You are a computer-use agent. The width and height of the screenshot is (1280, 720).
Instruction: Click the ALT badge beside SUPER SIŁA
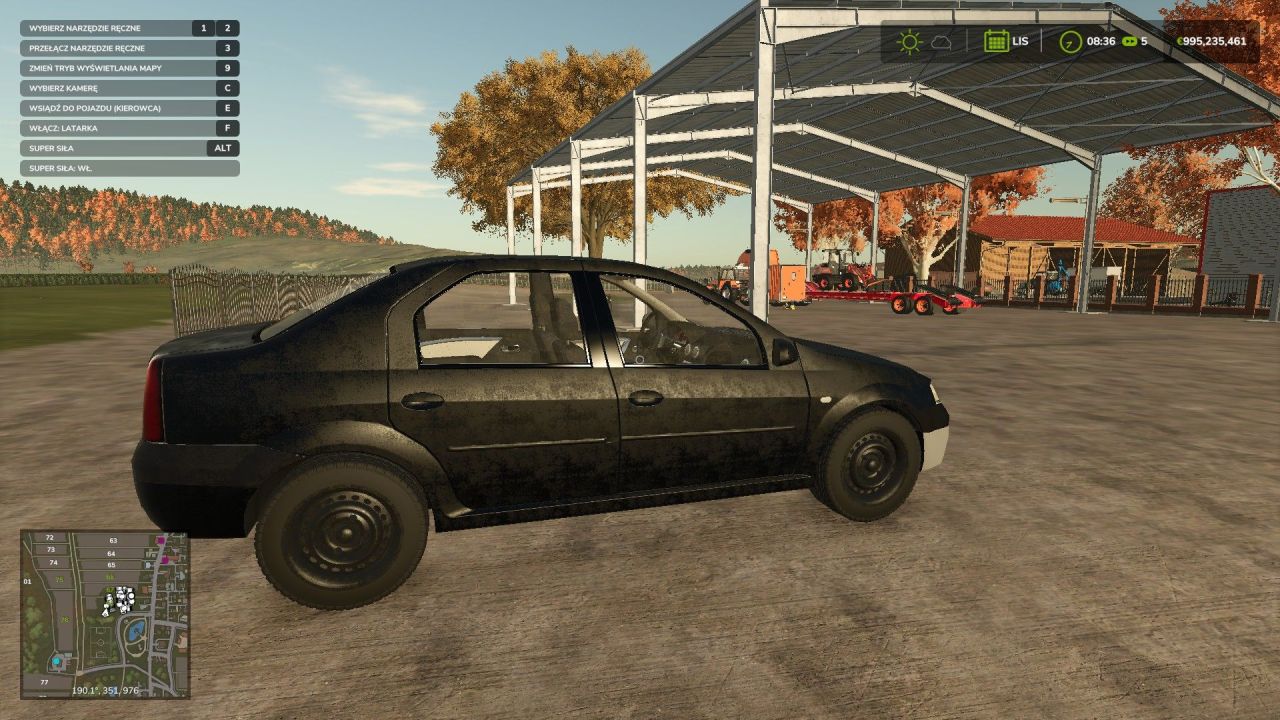click(x=224, y=148)
